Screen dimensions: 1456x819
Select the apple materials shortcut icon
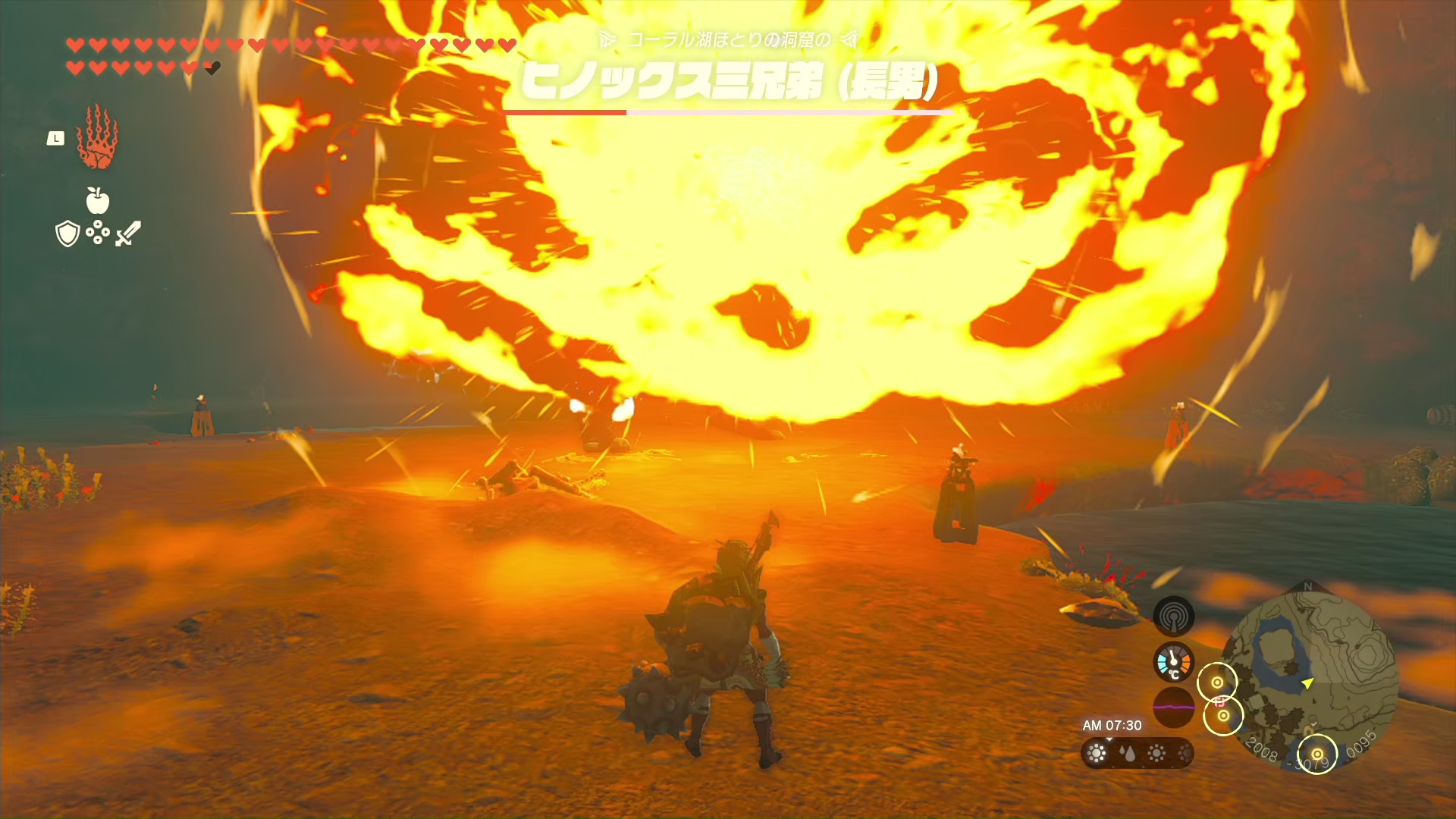[x=98, y=201]
